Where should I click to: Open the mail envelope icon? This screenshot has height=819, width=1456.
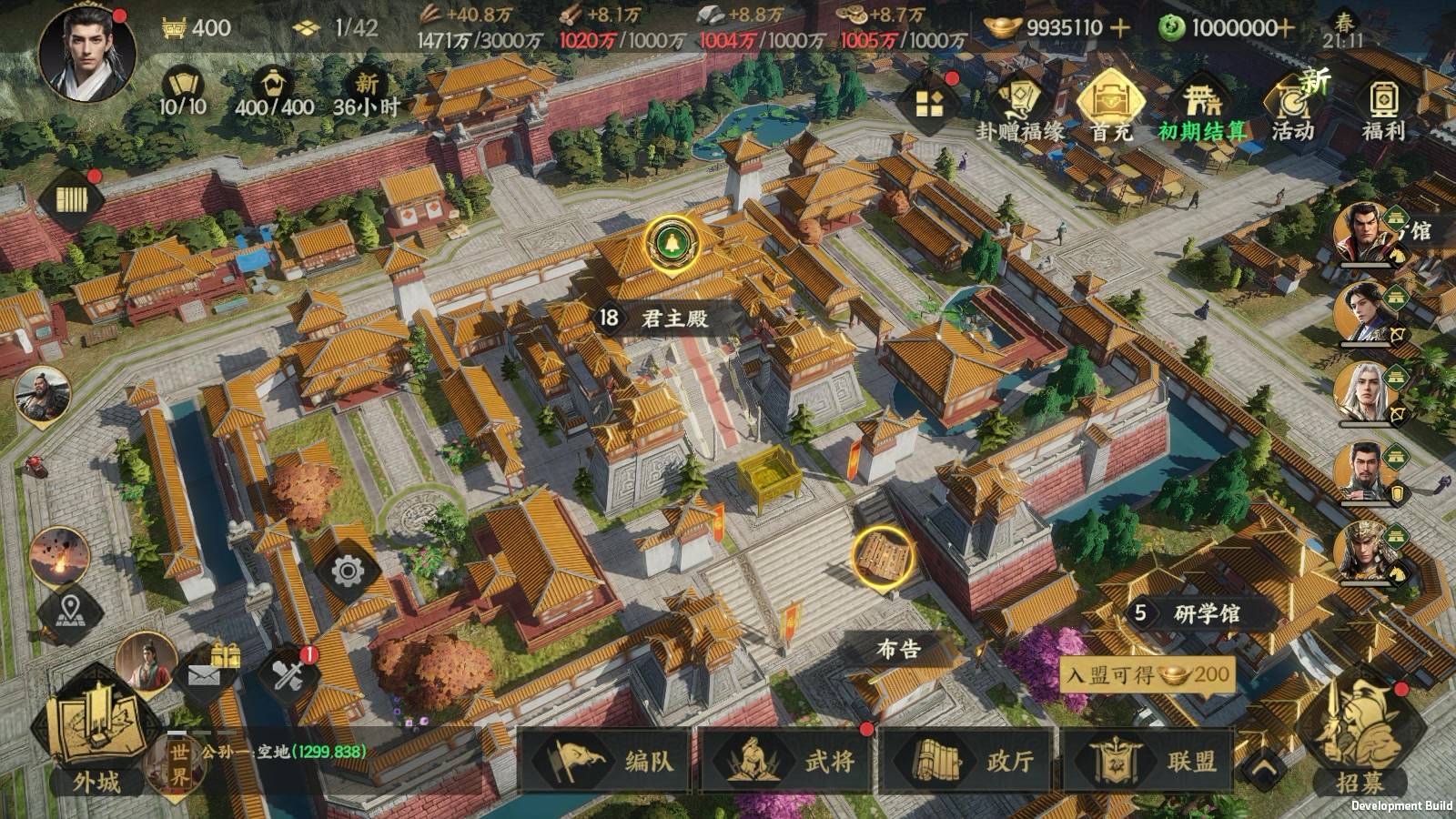pos(202,672)
